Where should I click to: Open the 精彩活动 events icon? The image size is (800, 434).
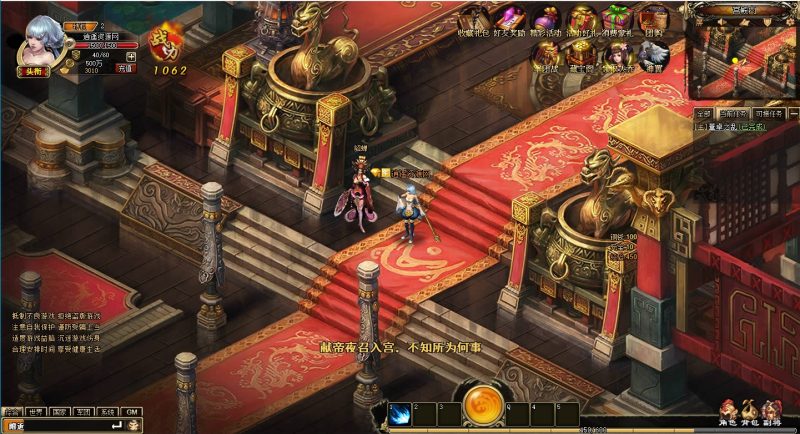[x=545, y=18]
